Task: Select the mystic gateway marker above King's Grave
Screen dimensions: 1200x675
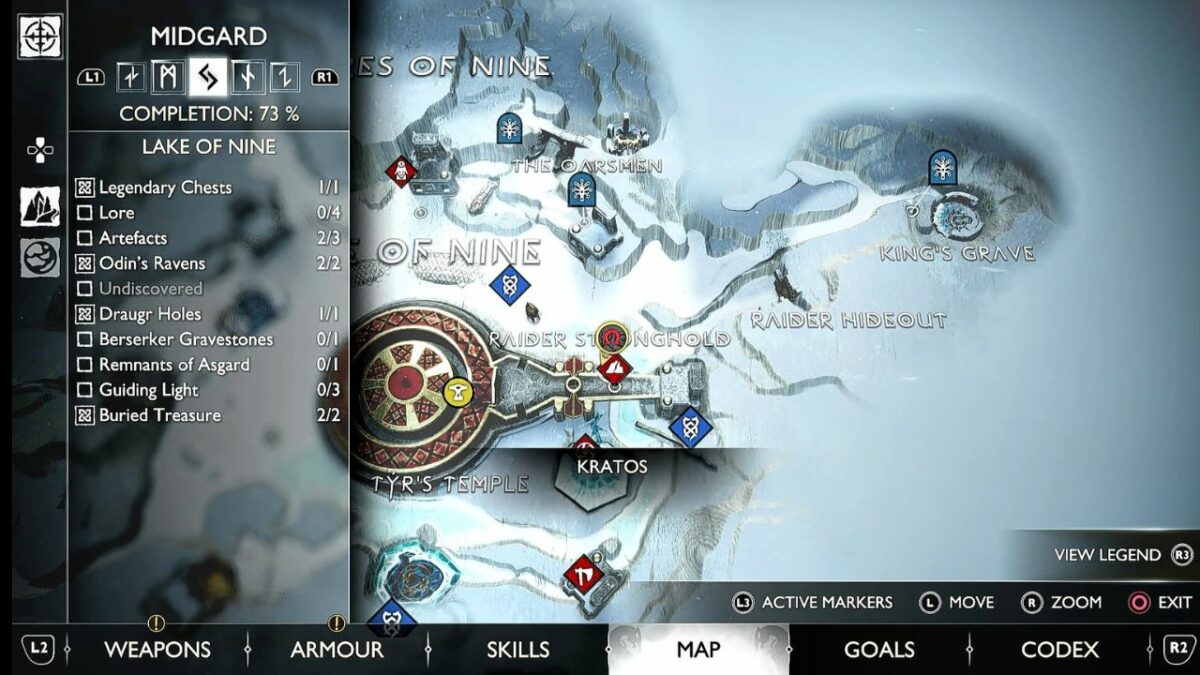Action: pos(942,167)
